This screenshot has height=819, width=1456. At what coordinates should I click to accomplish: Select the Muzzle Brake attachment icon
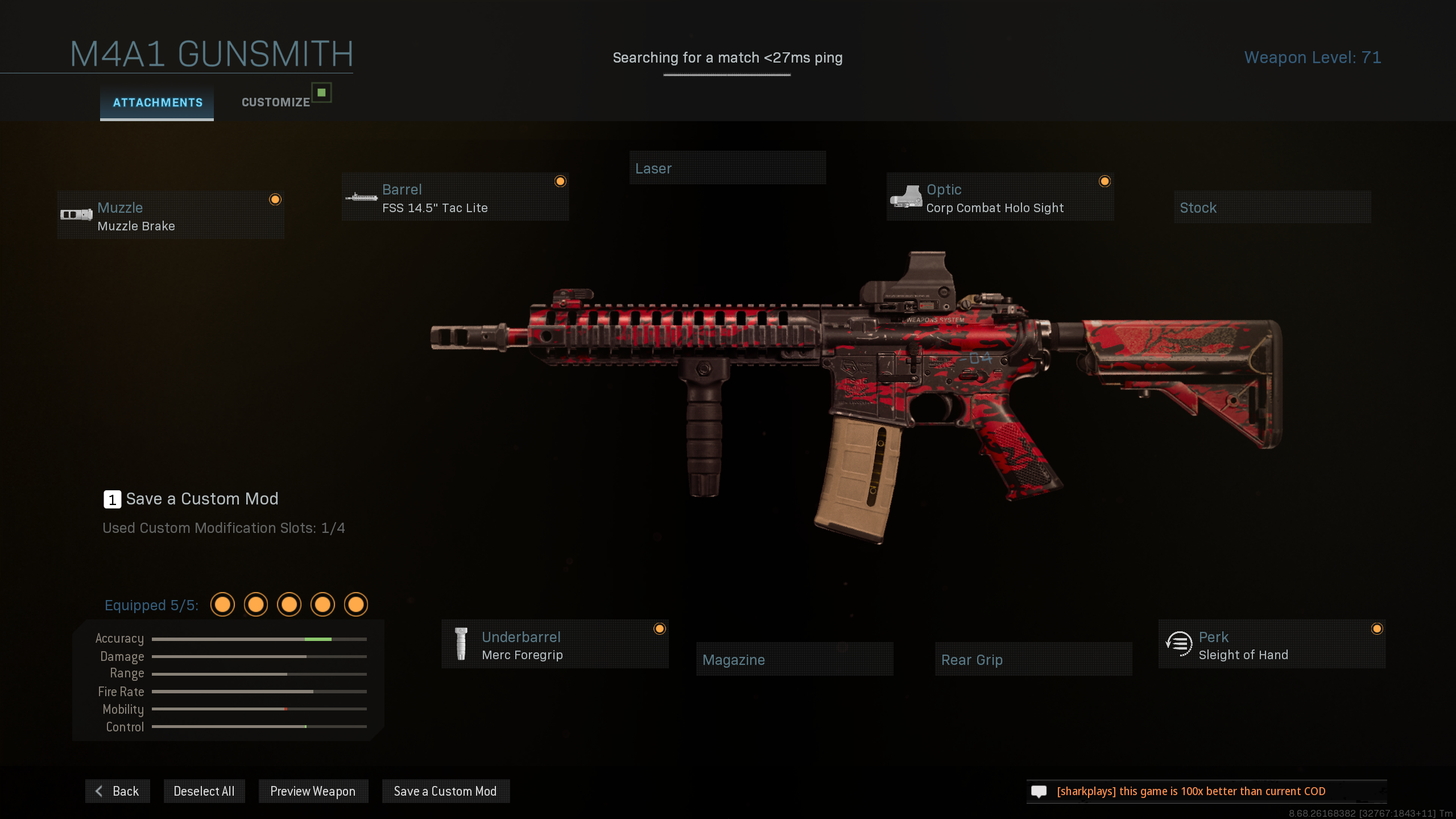77,215
